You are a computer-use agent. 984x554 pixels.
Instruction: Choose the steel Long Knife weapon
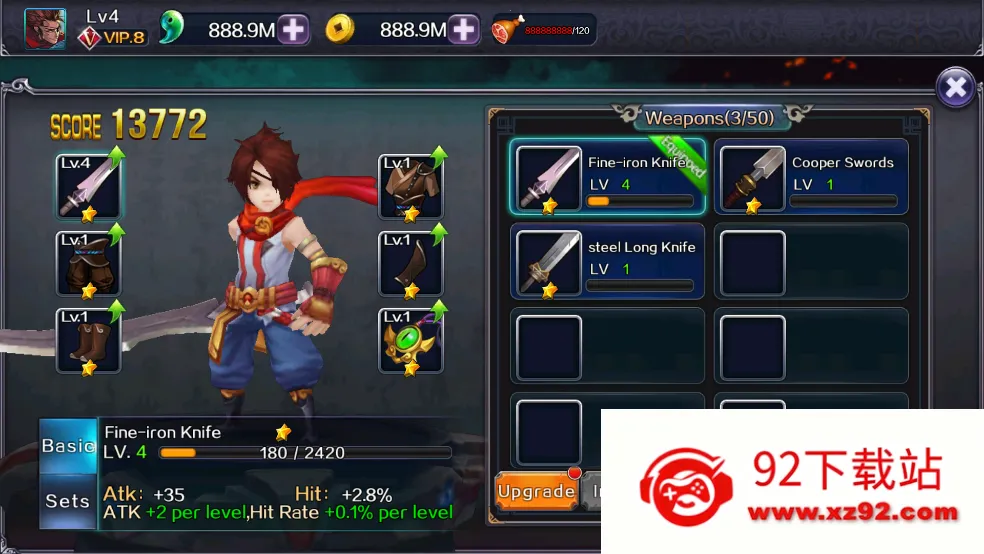tap(608, 262)
